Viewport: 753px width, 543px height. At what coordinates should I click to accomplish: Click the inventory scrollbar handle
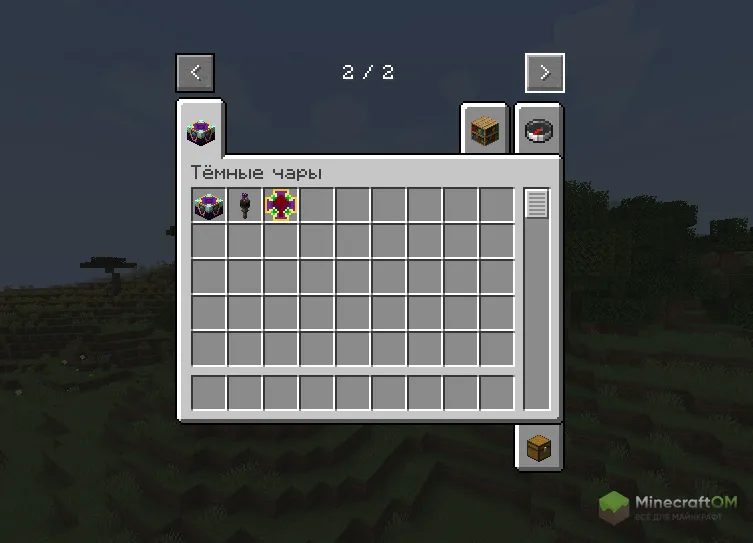pyautogui.click(x=537, y=204)
